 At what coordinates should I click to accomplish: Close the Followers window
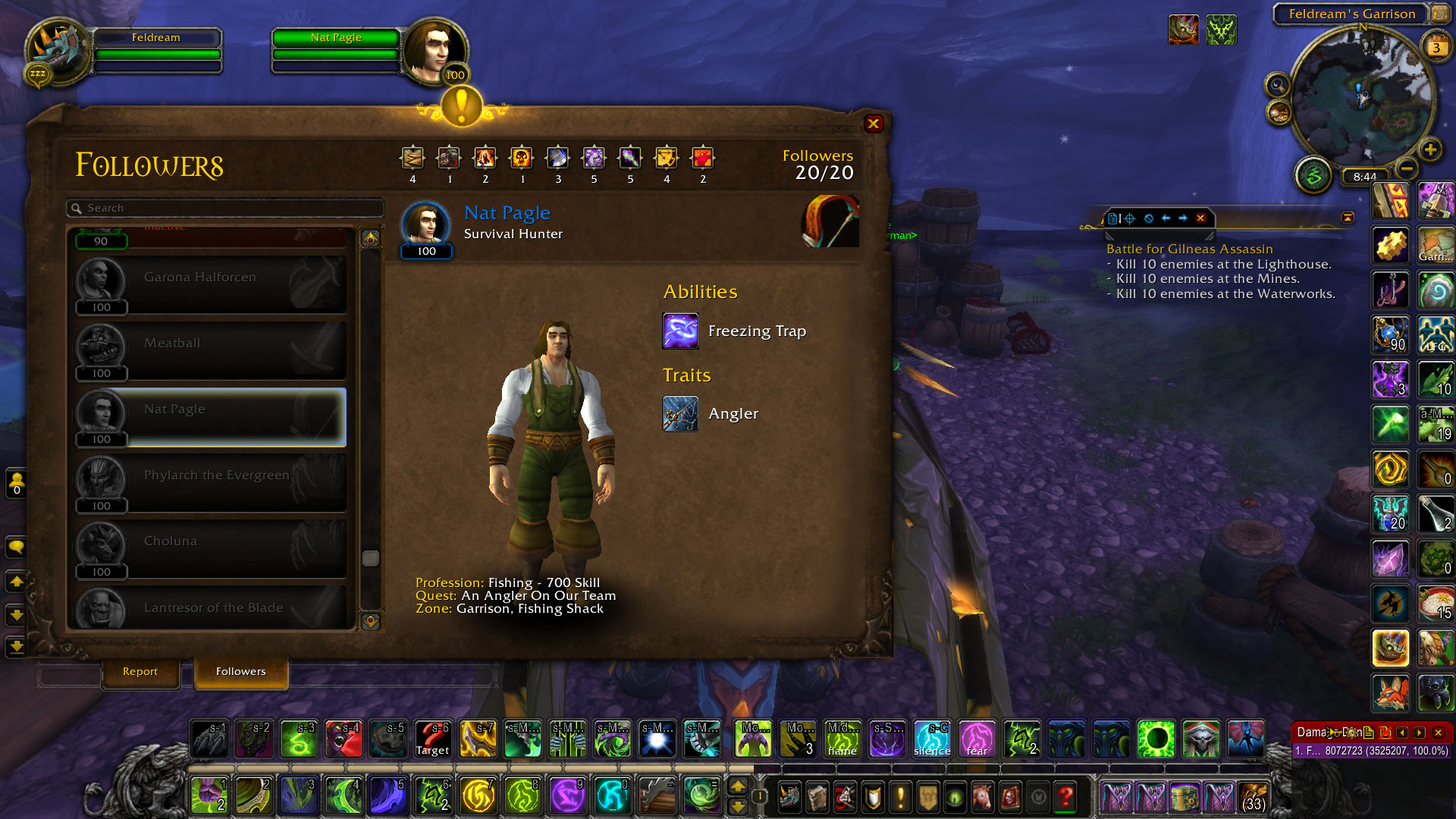[874, 124]
